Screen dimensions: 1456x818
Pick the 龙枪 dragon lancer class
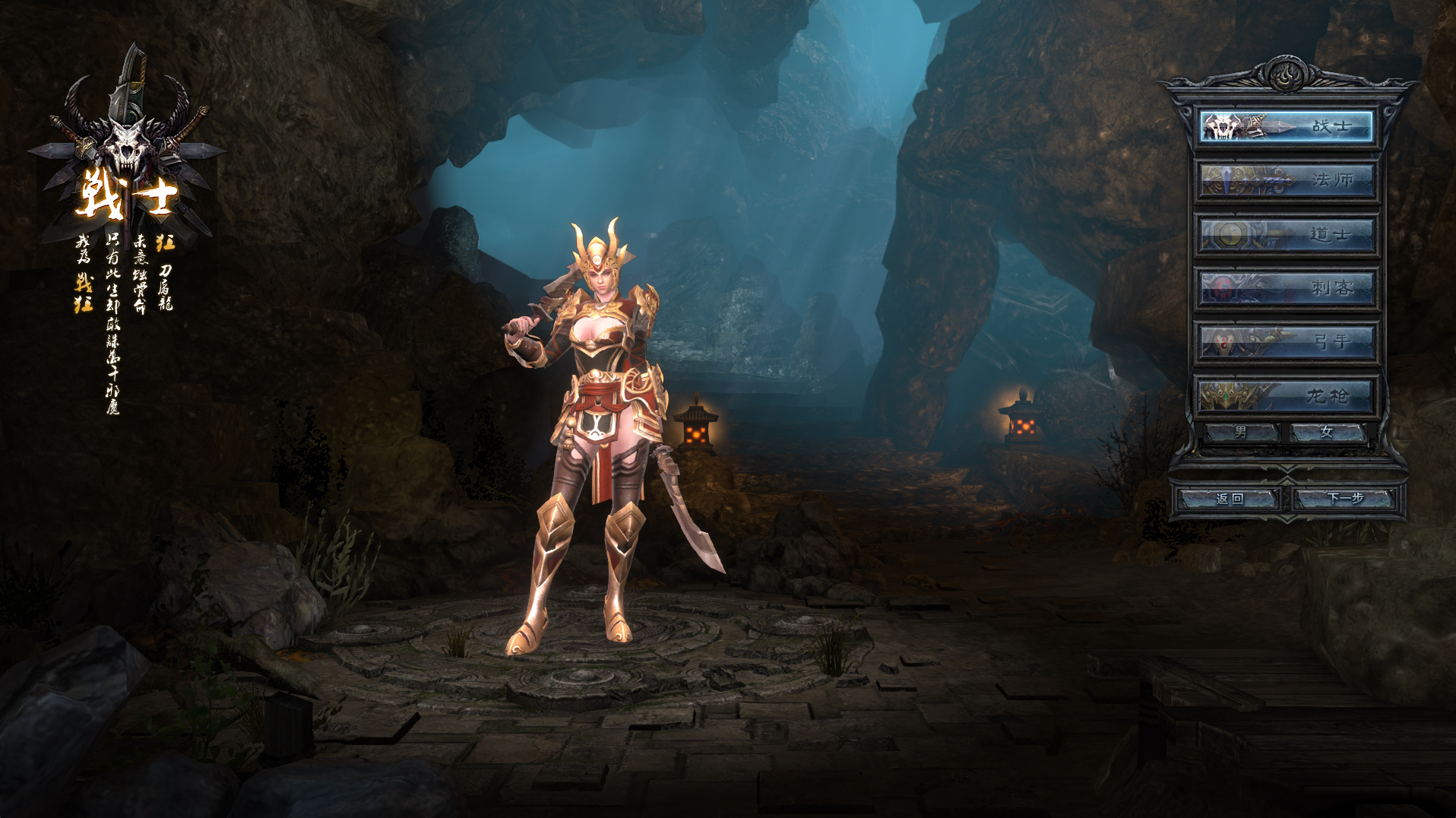point(1287,396)
